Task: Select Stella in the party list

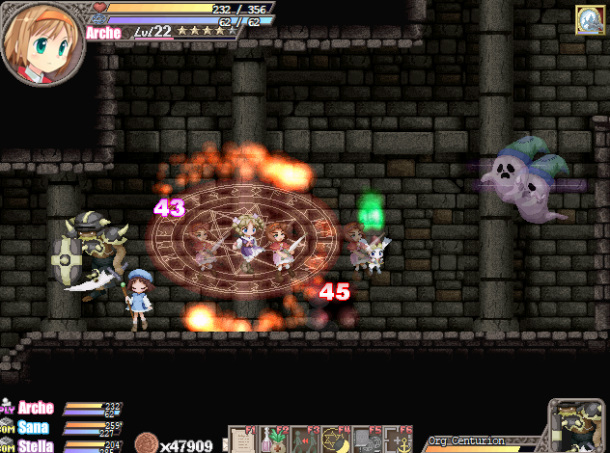Action: point(35,446)
